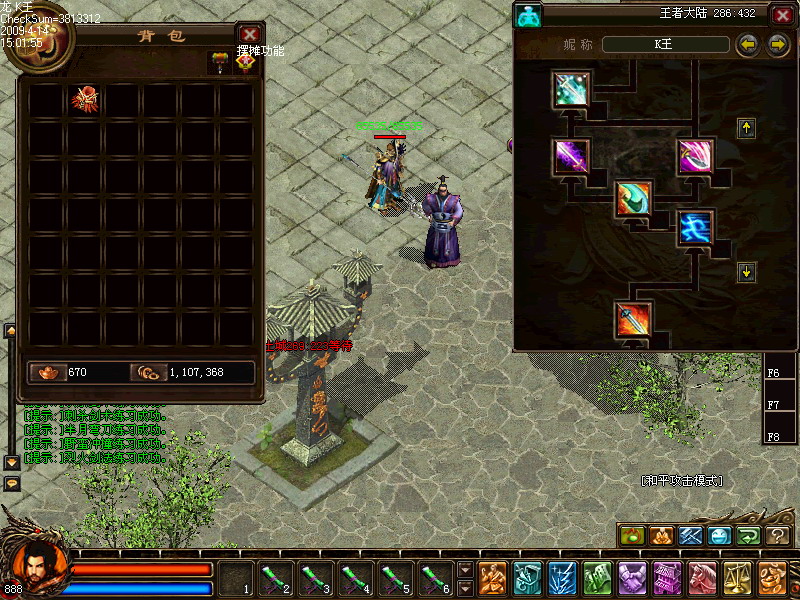Open the question mark help button

tap(778, 536)
